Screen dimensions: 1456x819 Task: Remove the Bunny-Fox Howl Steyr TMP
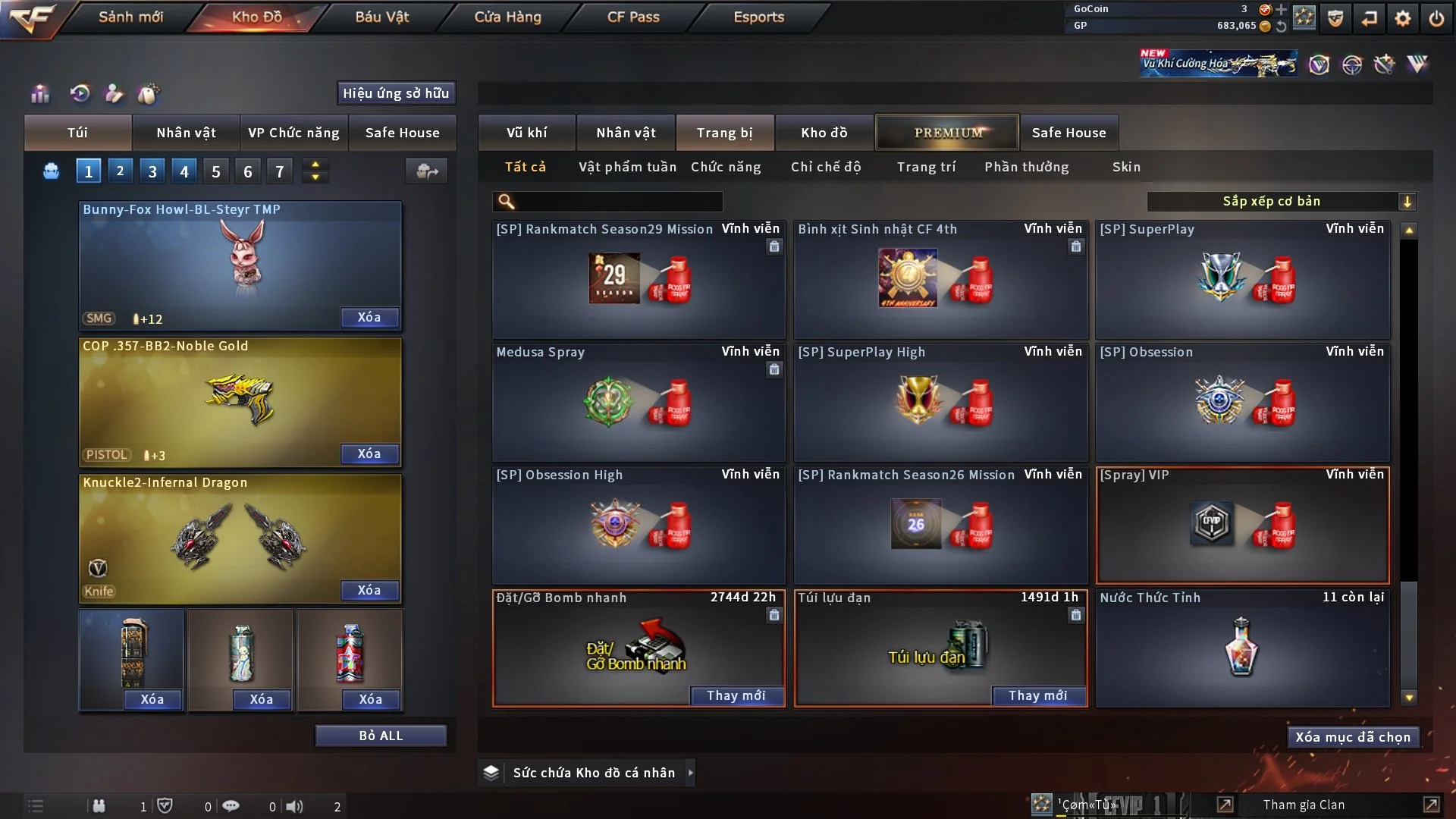click(x=369, y=317)
